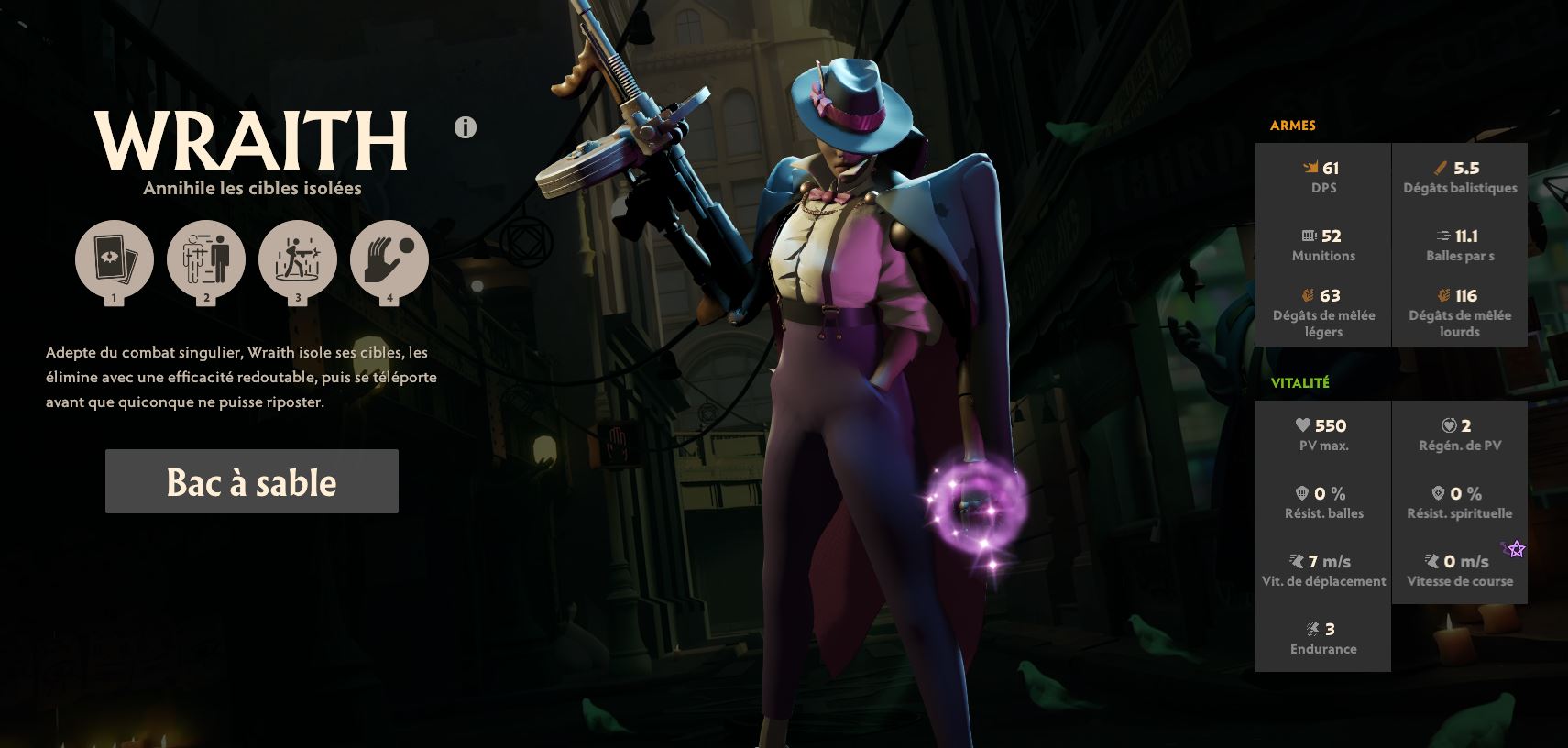Click the Bac à sable button
Screen dimensions: 1568x748
[x=251, y=481]
